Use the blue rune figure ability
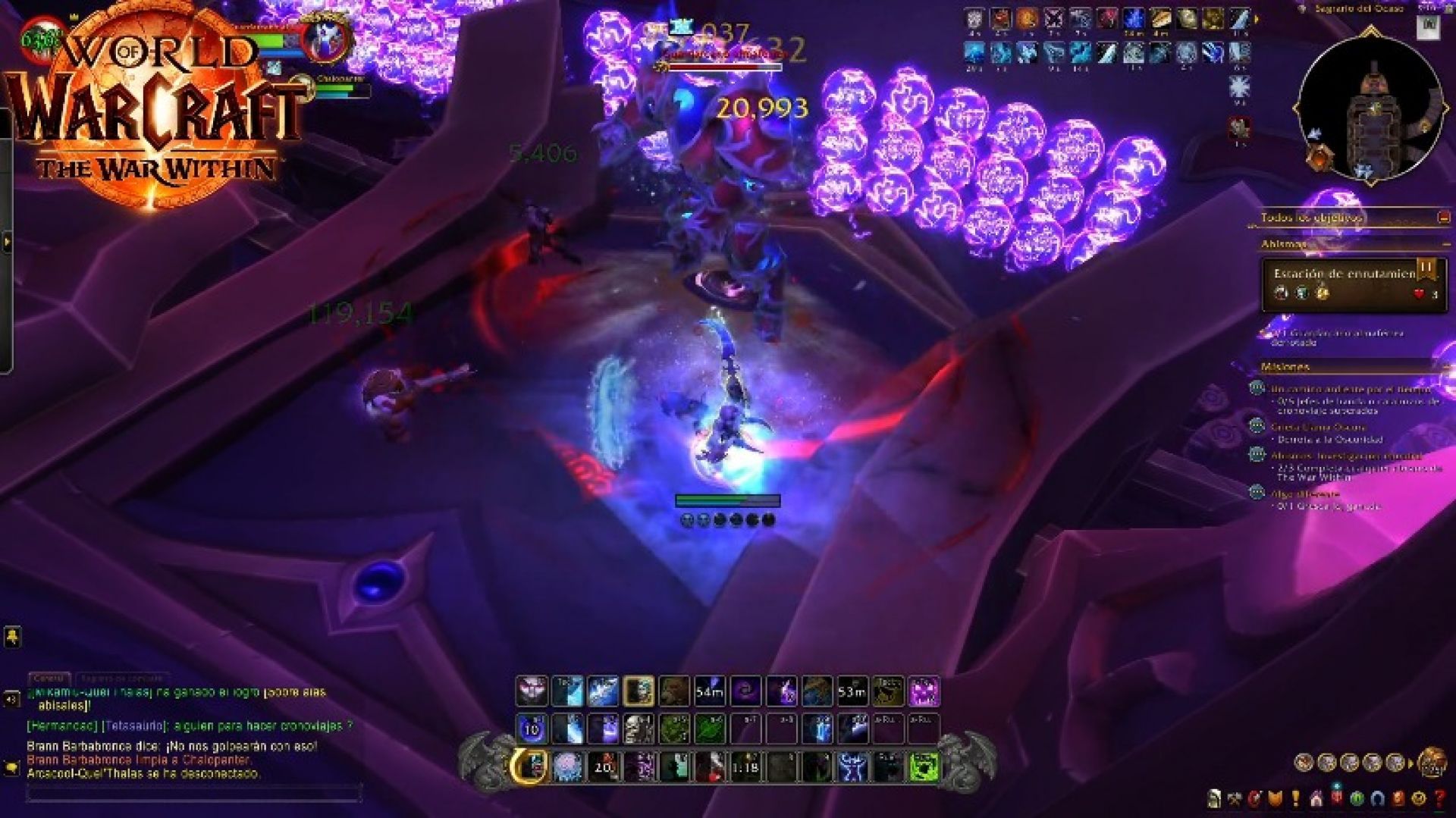 point(852,767)
